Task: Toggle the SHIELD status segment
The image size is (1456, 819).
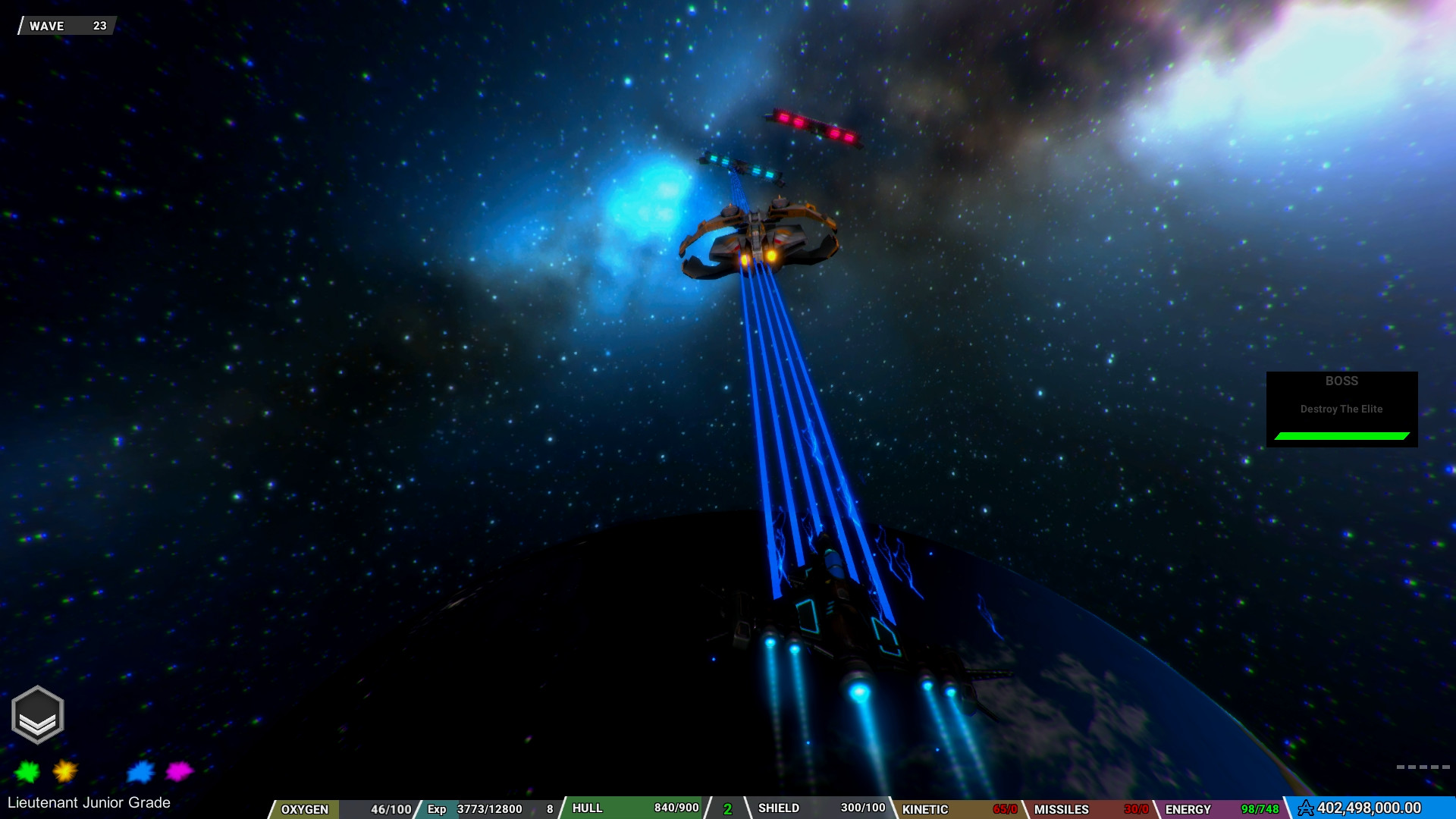Action: (779, 808)
